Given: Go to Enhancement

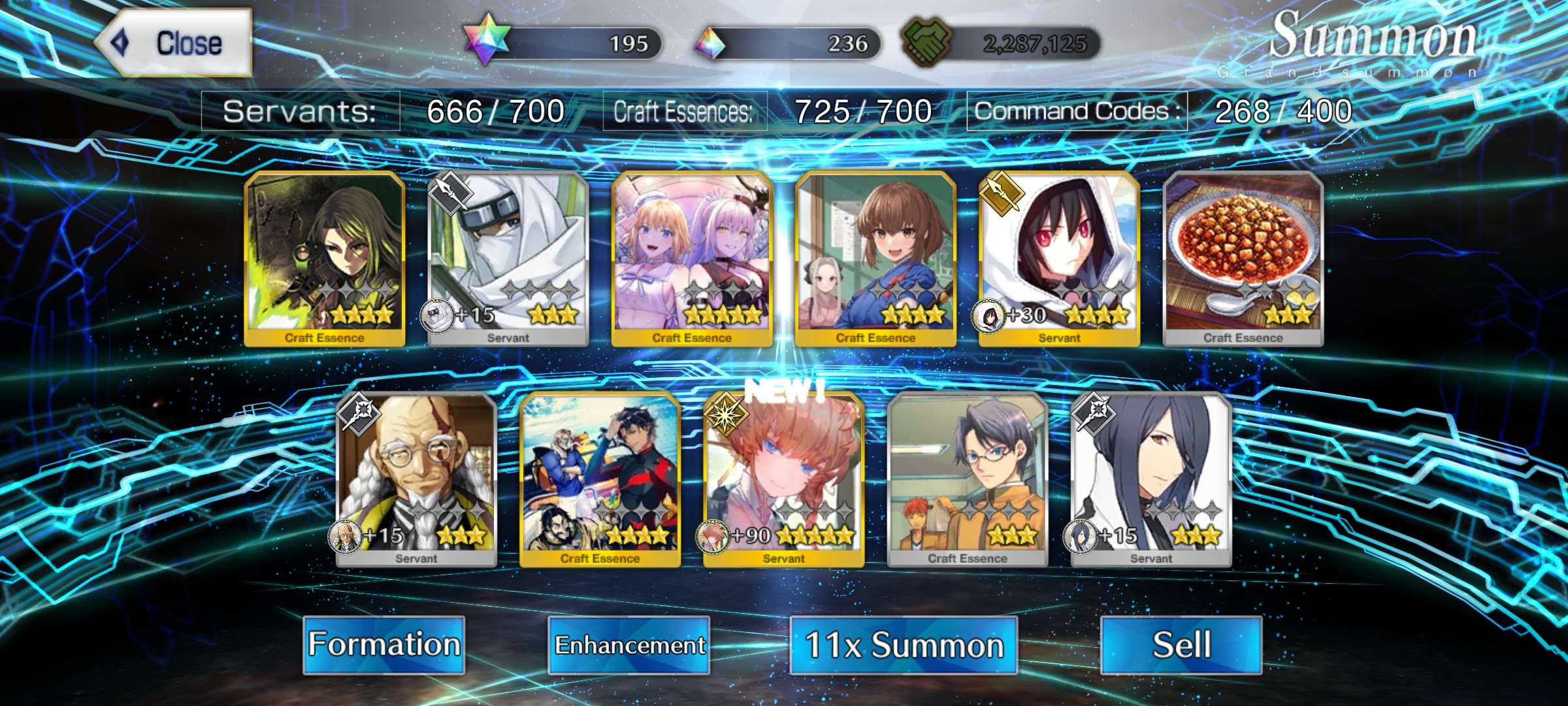Looking at the screenshot, I should tap(629, 645).
